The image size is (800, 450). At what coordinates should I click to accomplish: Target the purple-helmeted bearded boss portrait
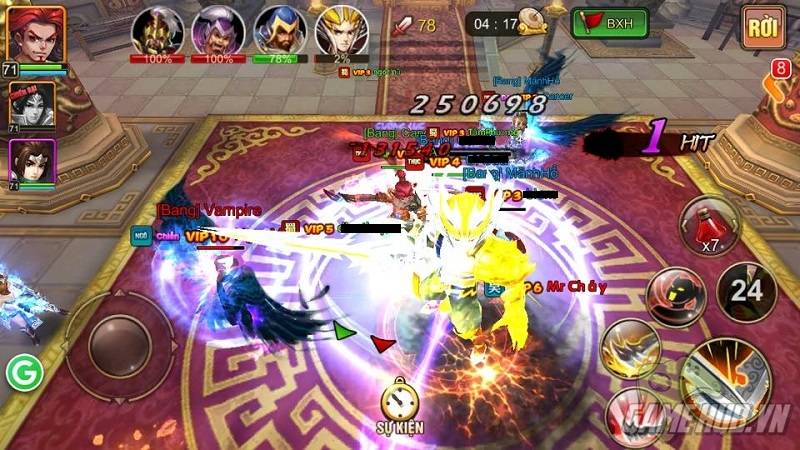tap(216, 29)
